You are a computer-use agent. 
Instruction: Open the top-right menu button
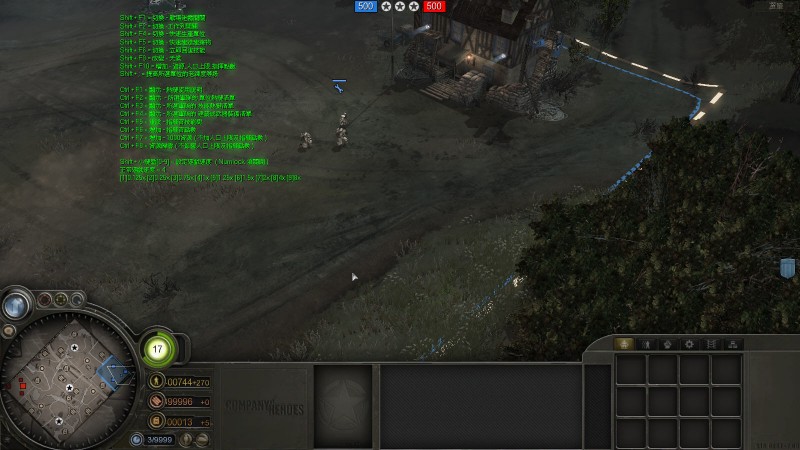point(776,6)
